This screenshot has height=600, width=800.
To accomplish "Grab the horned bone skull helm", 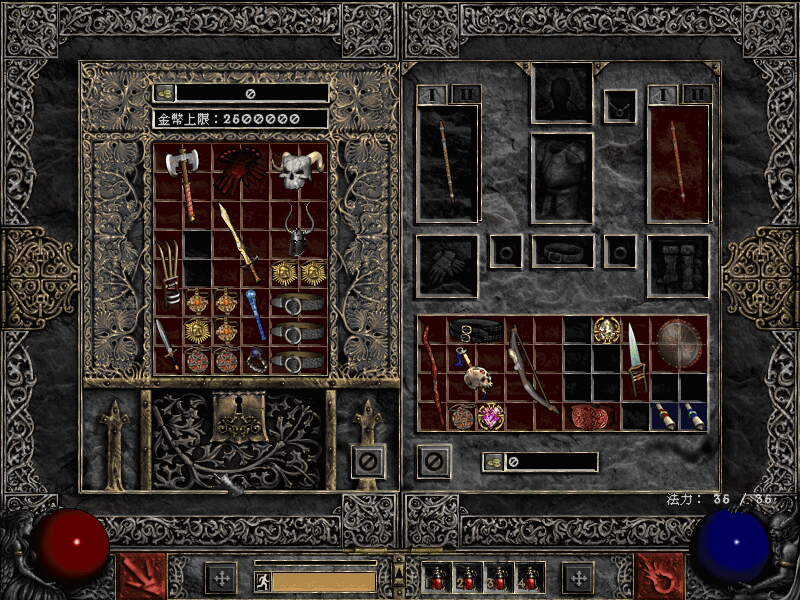I will (298, 170).
